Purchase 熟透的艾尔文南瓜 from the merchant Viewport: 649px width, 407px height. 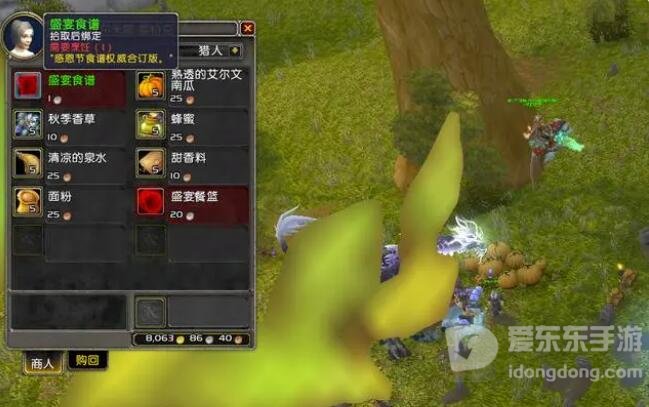150,86
